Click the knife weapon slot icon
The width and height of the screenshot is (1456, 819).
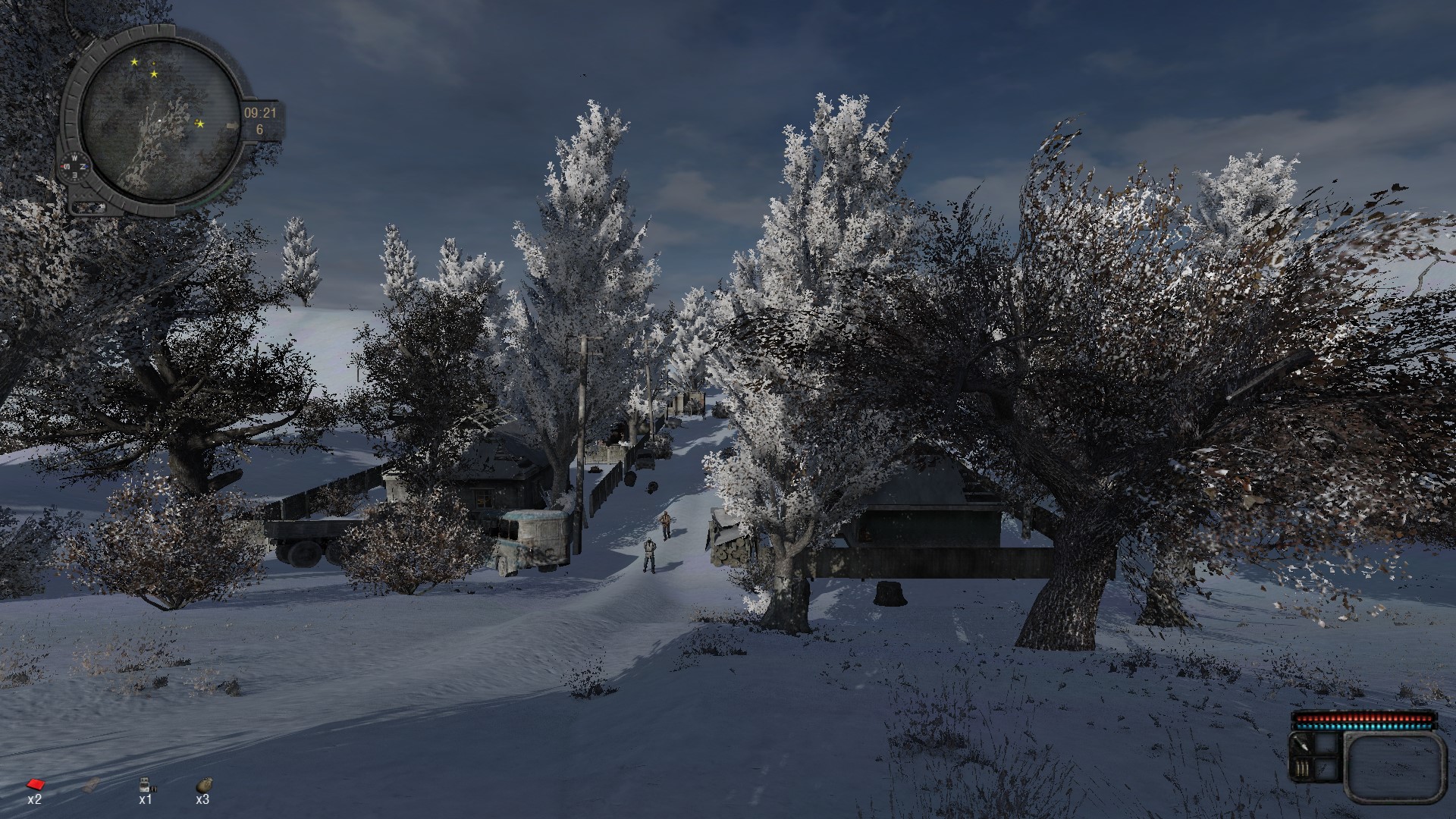click(1302, 747)
